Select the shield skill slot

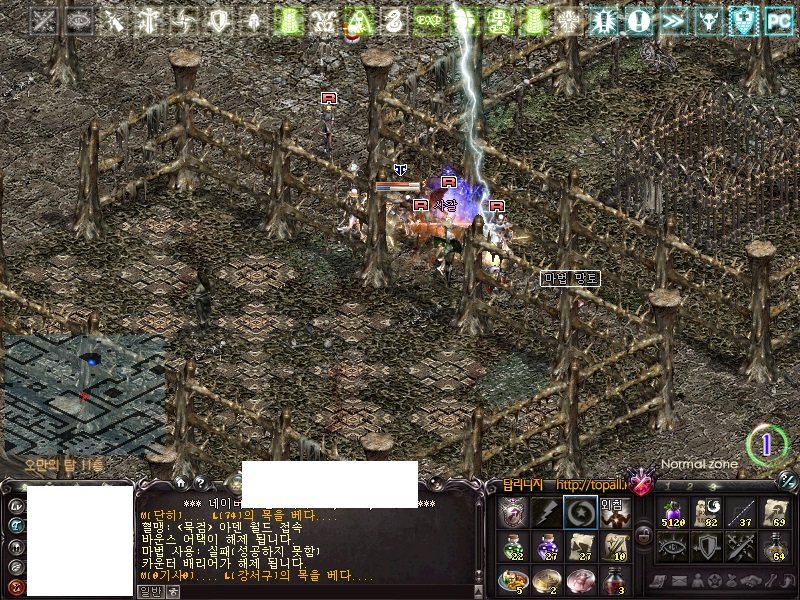706,546
